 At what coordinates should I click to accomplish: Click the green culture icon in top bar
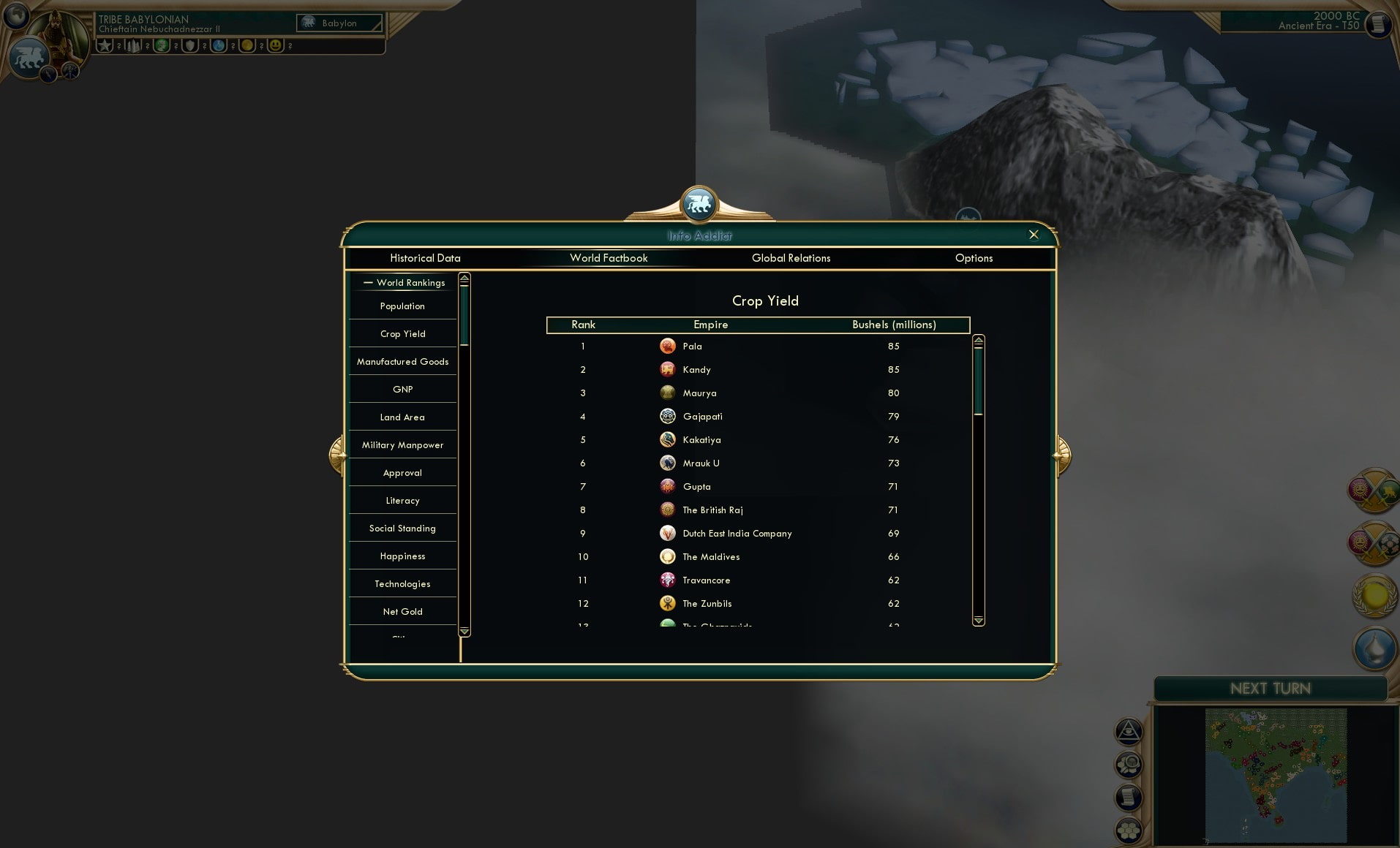[x=162, y=46]
